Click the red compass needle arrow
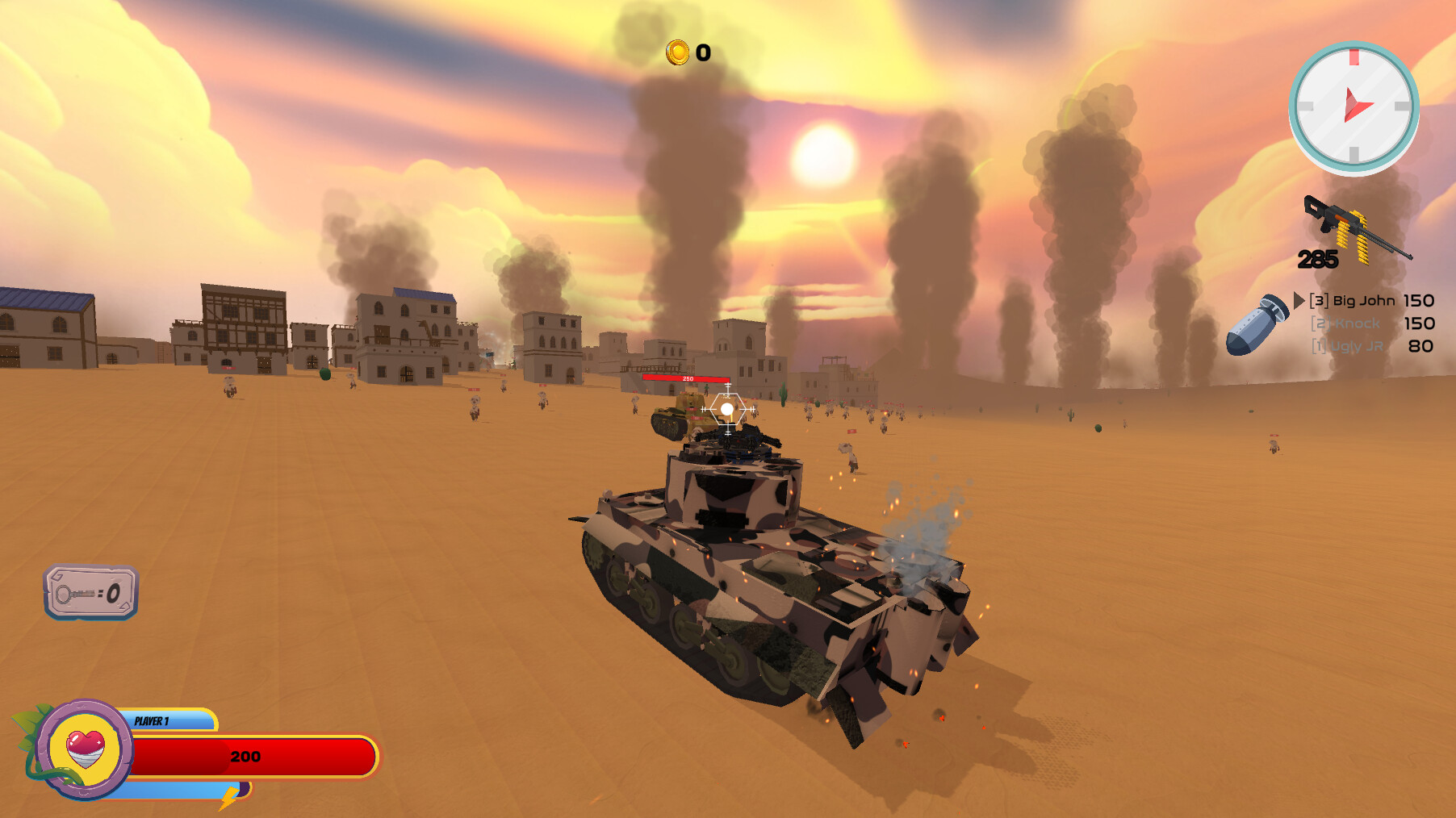The height and width of the screenshot is (818, 1456). (1358, 105)
